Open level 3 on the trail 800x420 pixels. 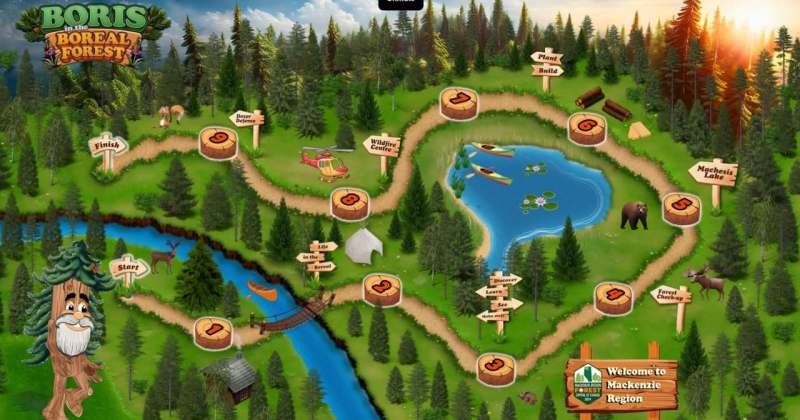(496, 368)
